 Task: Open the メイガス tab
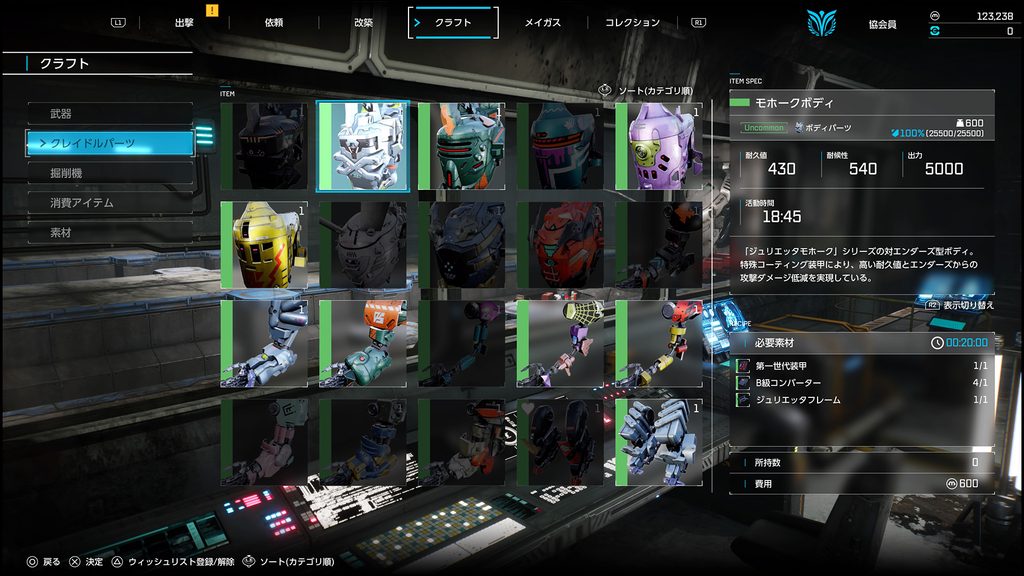point(543,22)
